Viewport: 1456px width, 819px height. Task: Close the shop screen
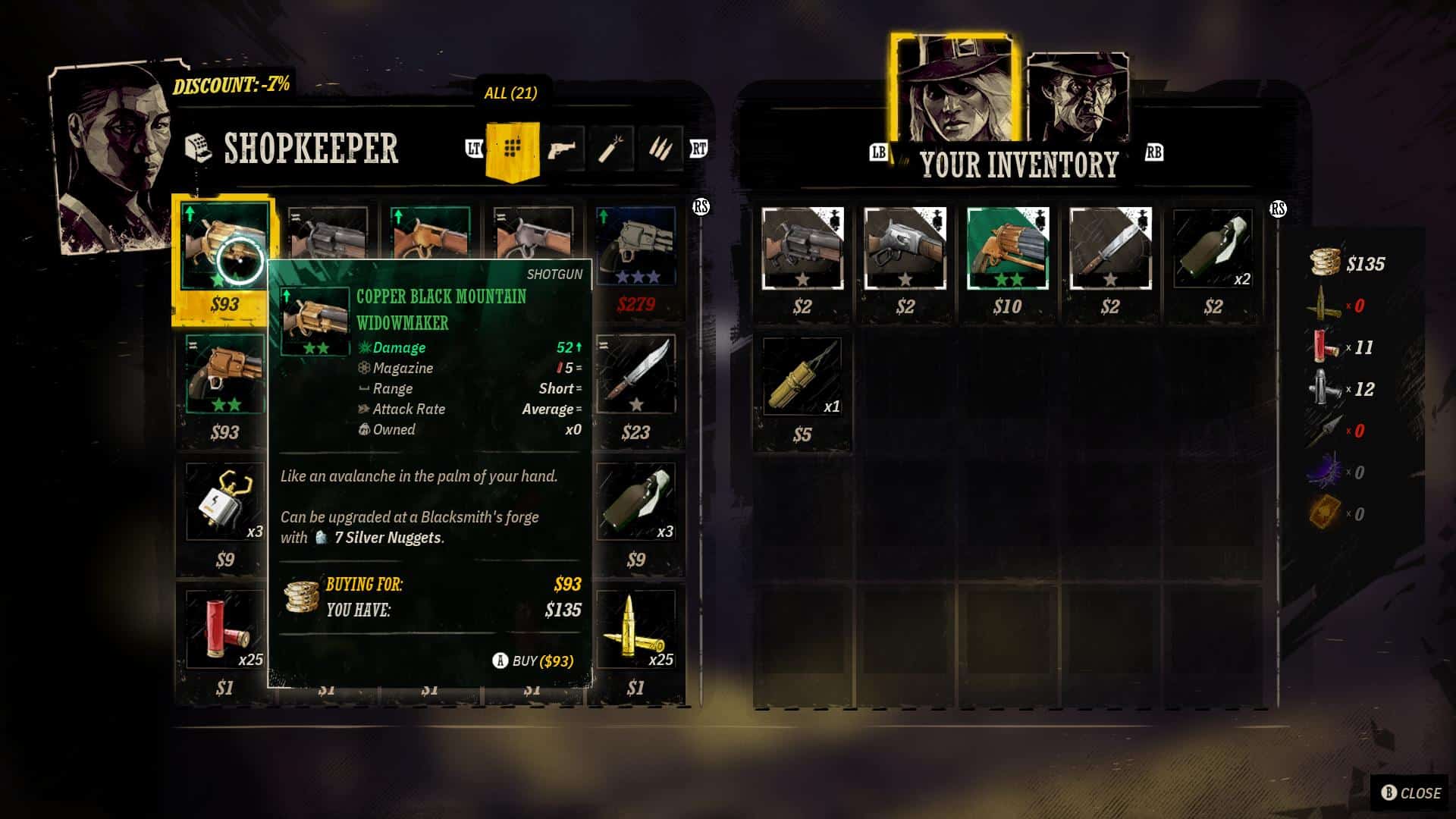pos(1410,792)
